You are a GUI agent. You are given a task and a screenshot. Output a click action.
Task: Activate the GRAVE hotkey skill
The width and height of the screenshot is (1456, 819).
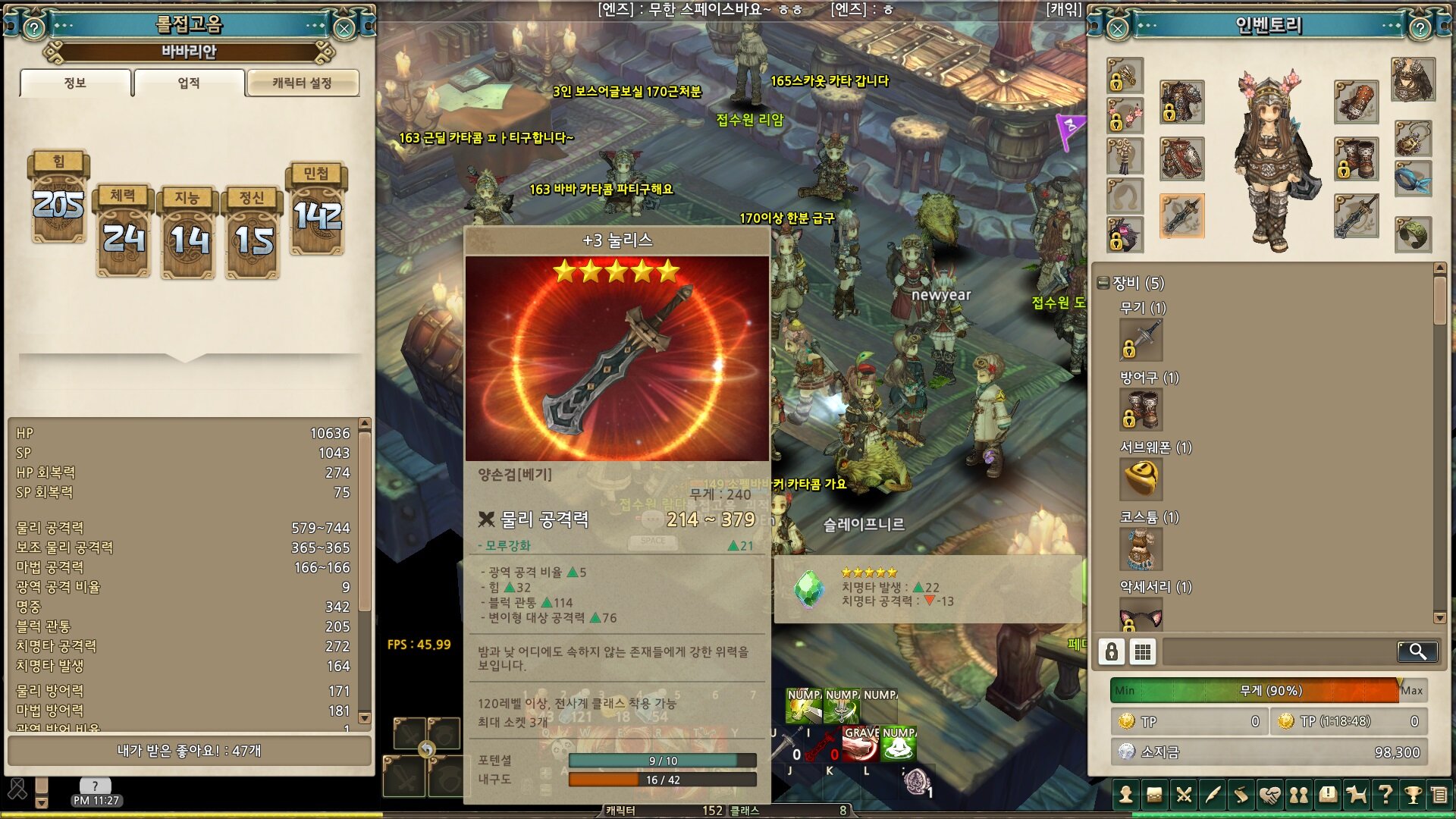tap(860, 745)
